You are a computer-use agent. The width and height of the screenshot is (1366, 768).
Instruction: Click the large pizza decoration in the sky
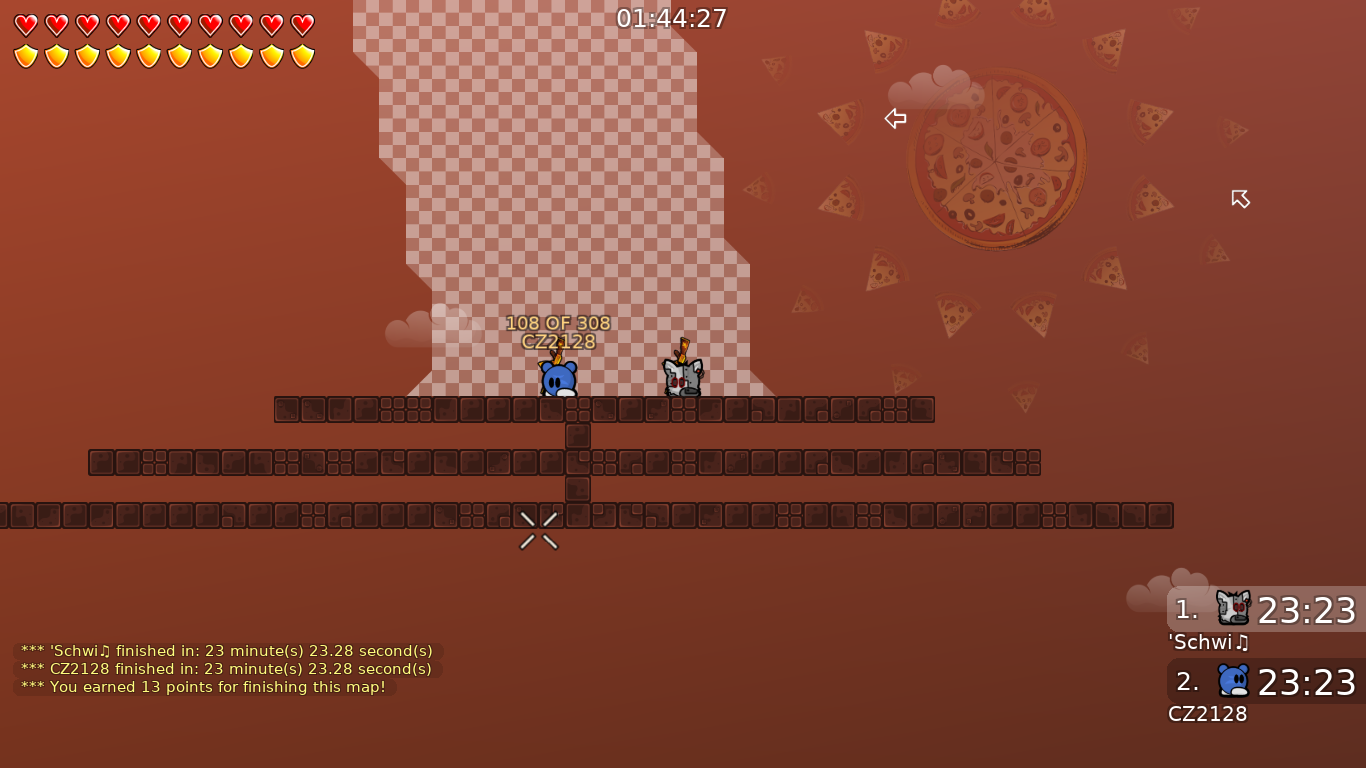pyautogui.click(x=997, y=158)
